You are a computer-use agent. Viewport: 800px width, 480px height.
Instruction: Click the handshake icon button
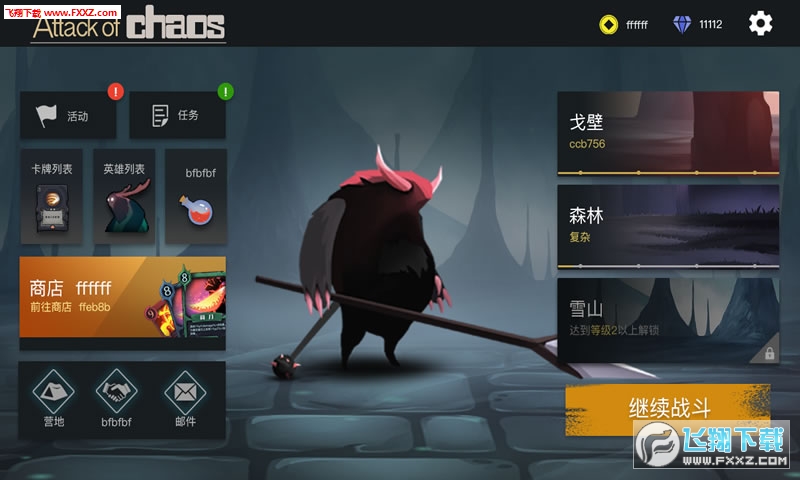[117, 398]
